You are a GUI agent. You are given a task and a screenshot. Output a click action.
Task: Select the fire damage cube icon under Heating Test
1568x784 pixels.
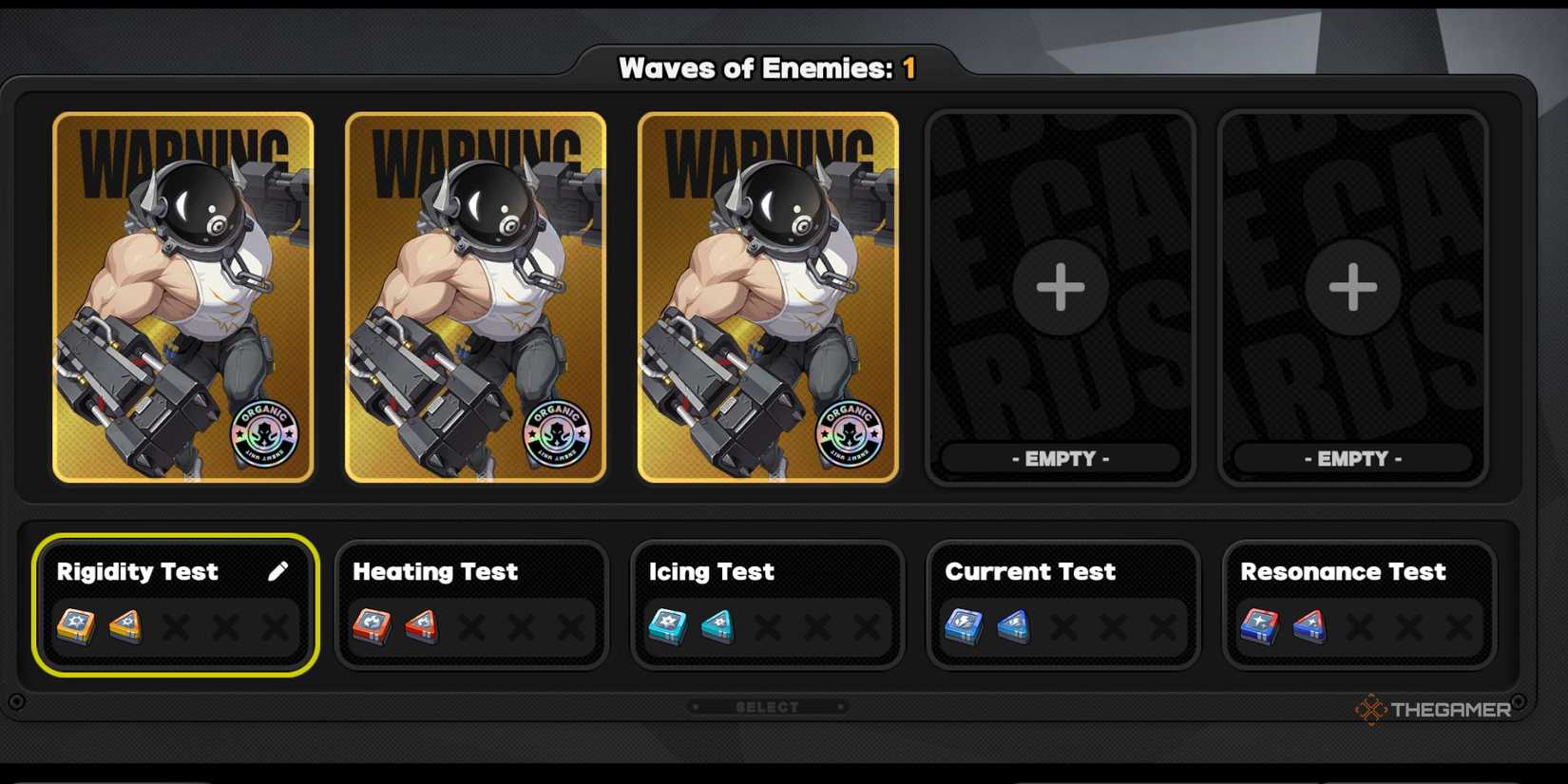coord(373,626)
